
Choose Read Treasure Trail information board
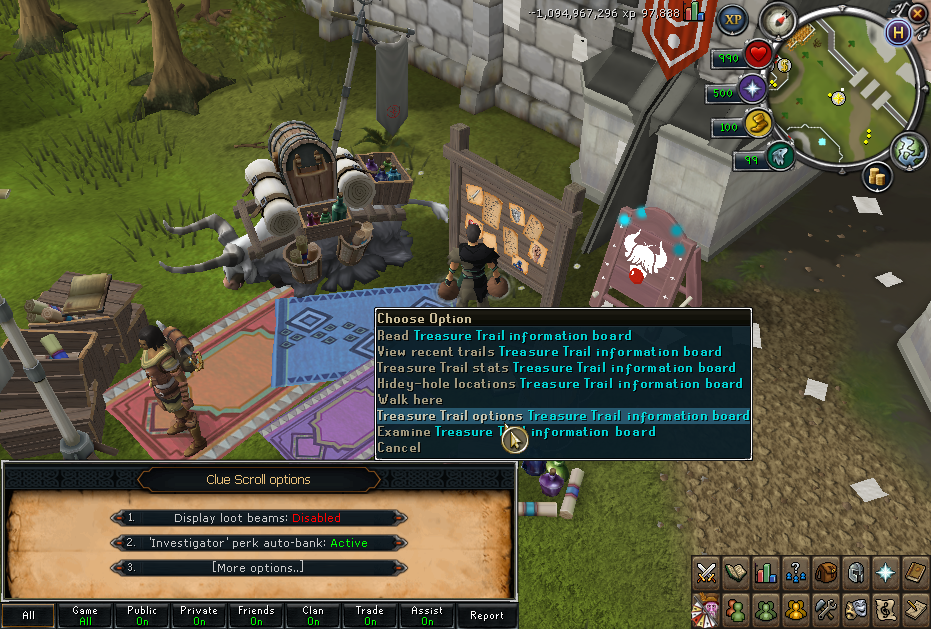[504, 336]
